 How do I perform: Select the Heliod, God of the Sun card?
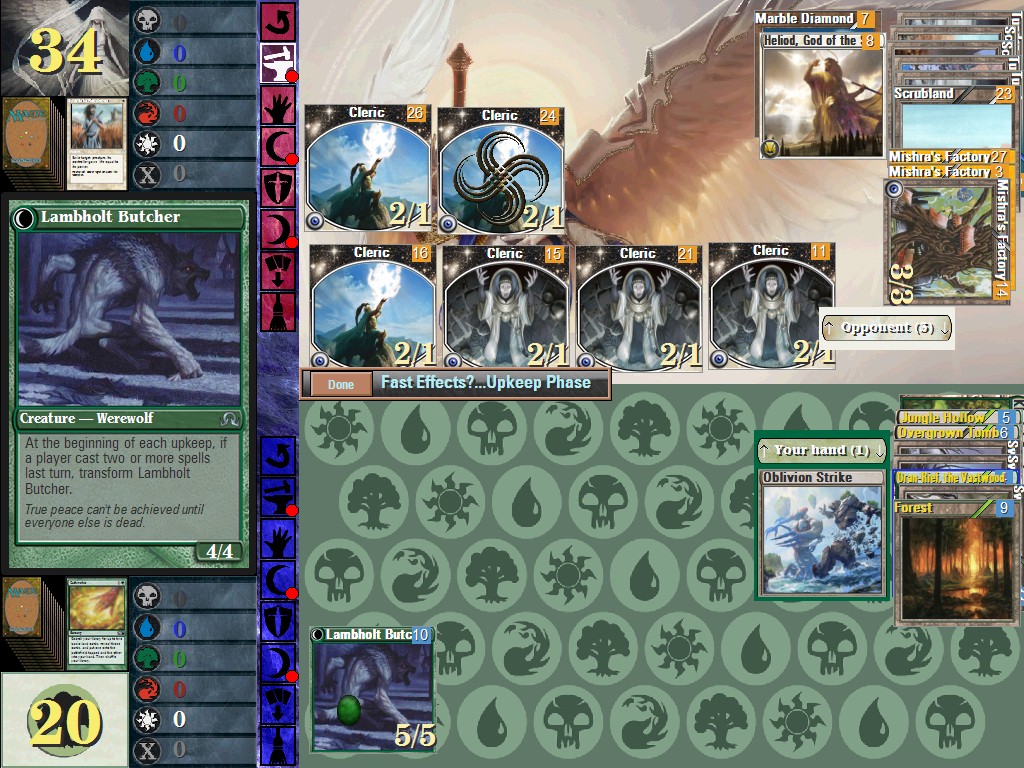click(x=822, y=95)
